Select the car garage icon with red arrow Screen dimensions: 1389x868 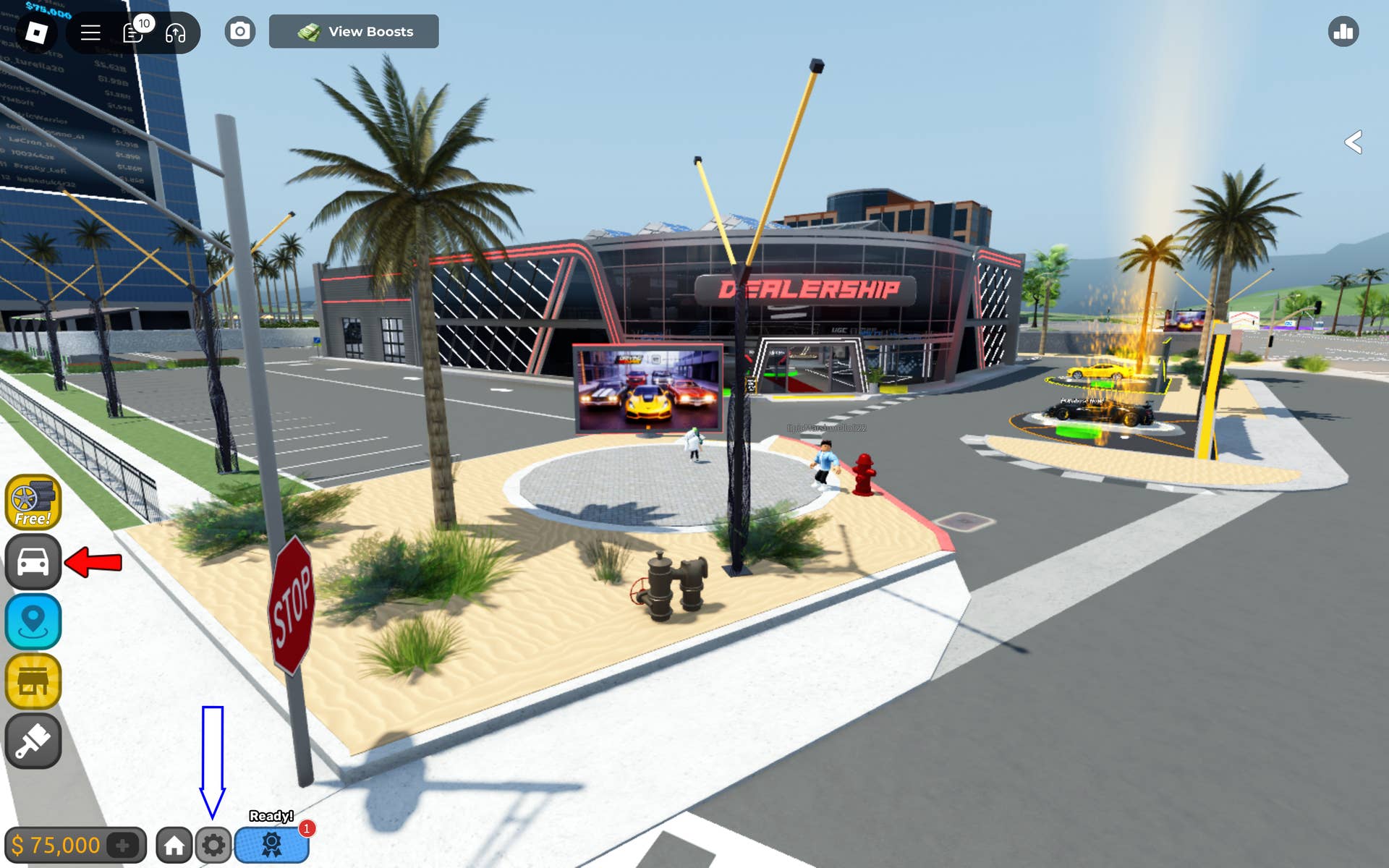click(34, 561)
